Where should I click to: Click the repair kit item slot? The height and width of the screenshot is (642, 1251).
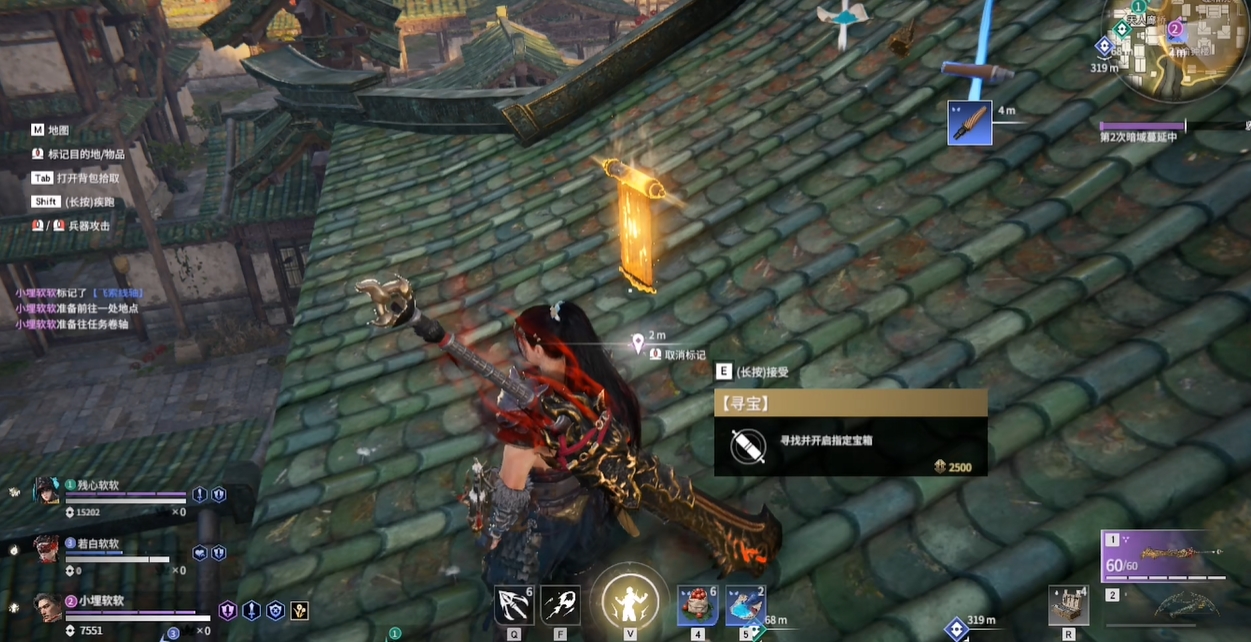tap(1068, 605)
